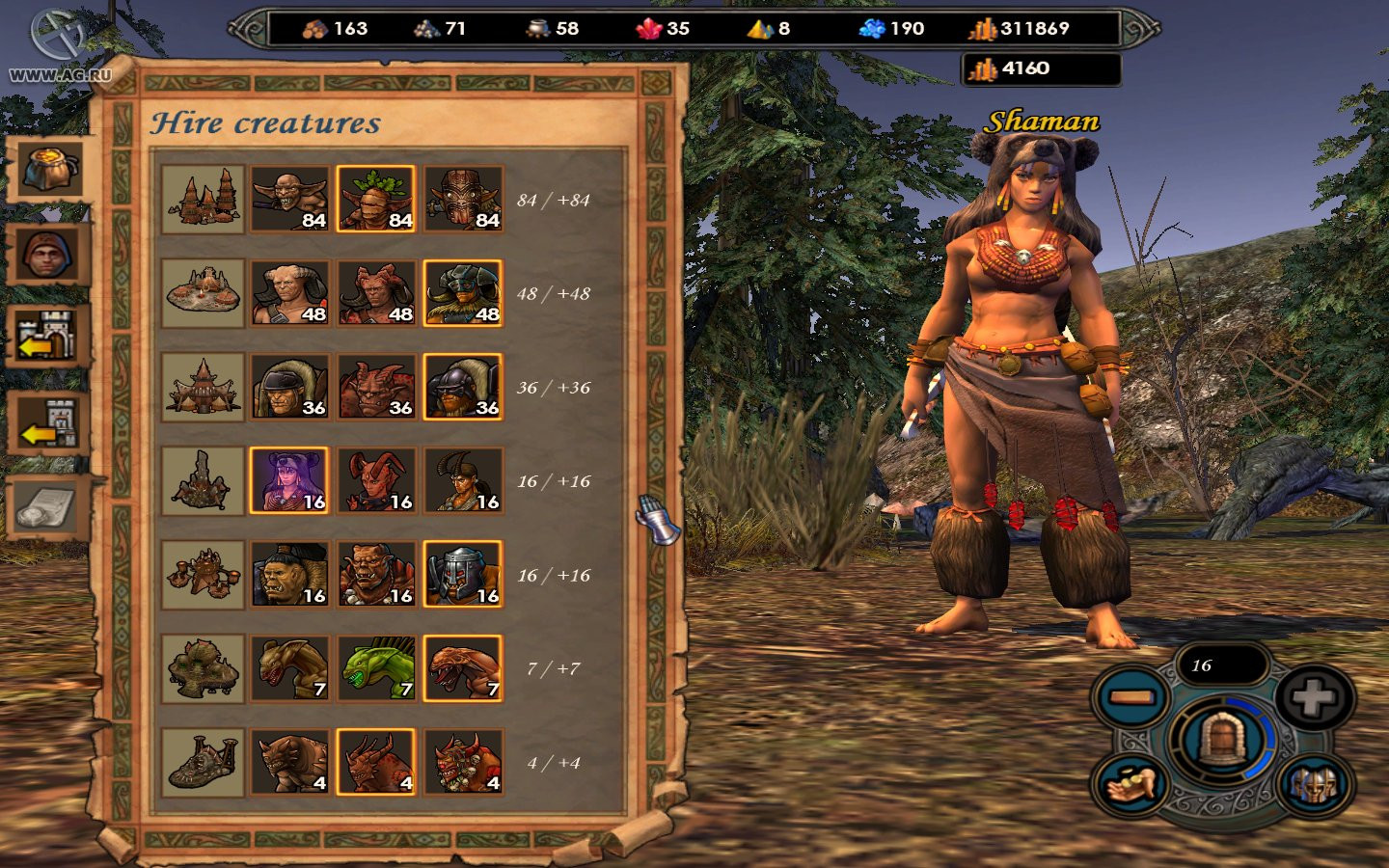The height and width of the screenshot is (868, 1389).
Task: Select the red horned cyclops in the bottom row
Action: 463,762
